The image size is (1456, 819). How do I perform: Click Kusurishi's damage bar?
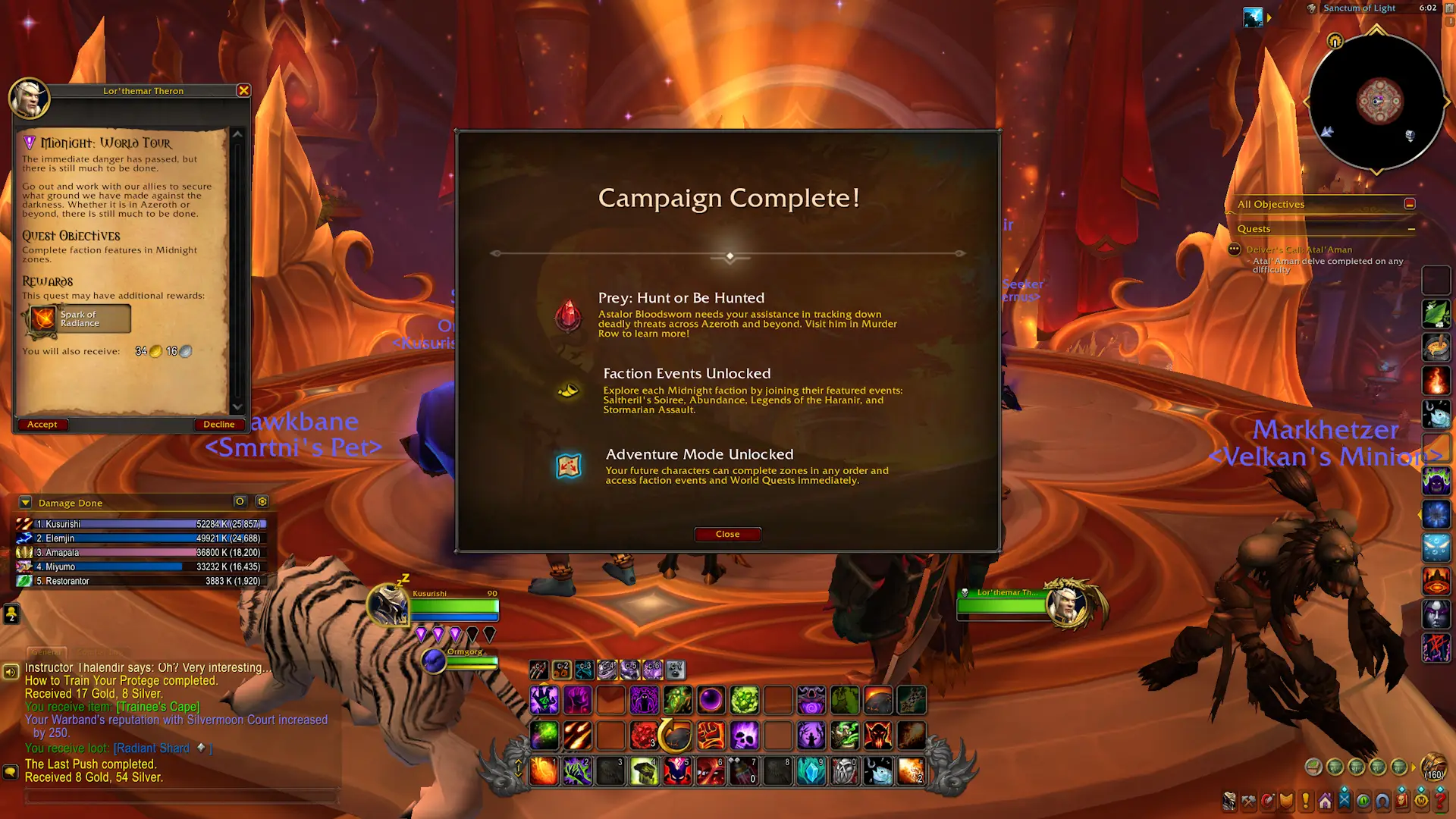click(148, 523)
